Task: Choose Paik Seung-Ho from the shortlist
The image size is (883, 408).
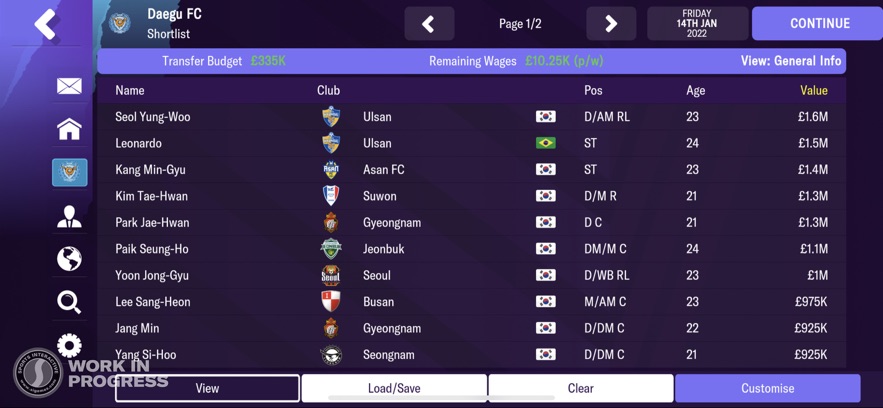Action: point(152,249)
